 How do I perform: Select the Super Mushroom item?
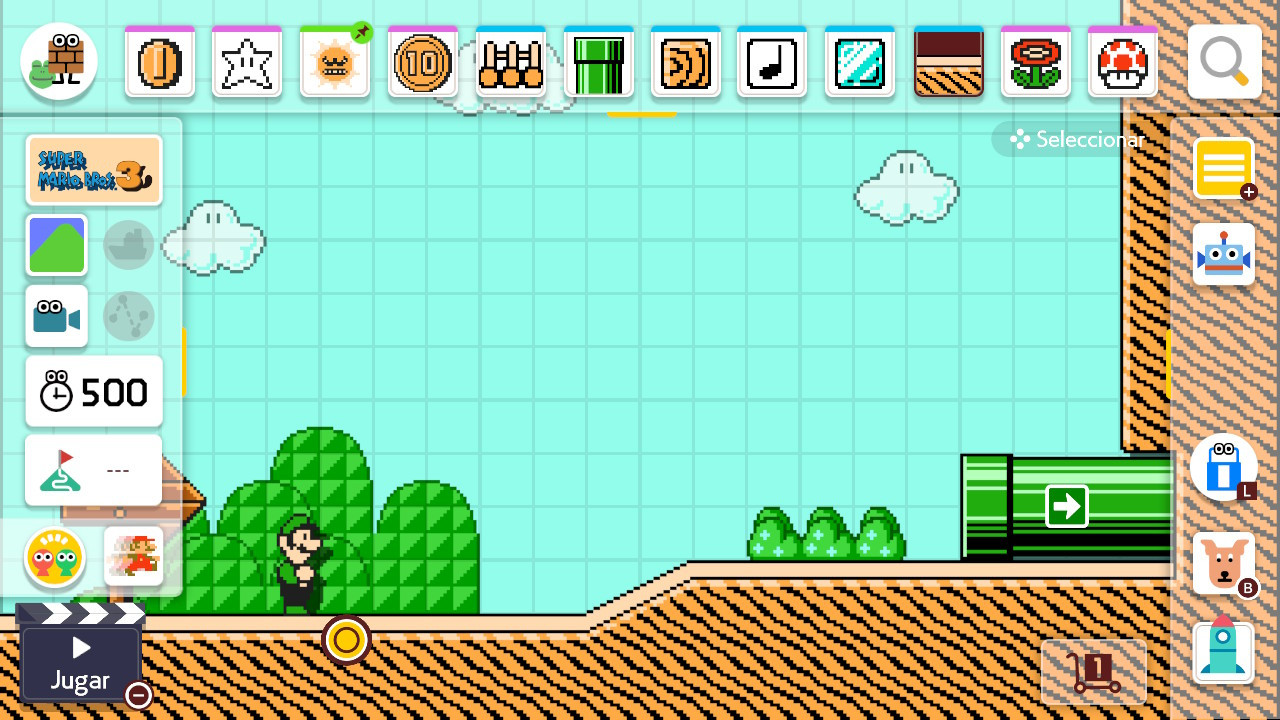coord(1122,62)
